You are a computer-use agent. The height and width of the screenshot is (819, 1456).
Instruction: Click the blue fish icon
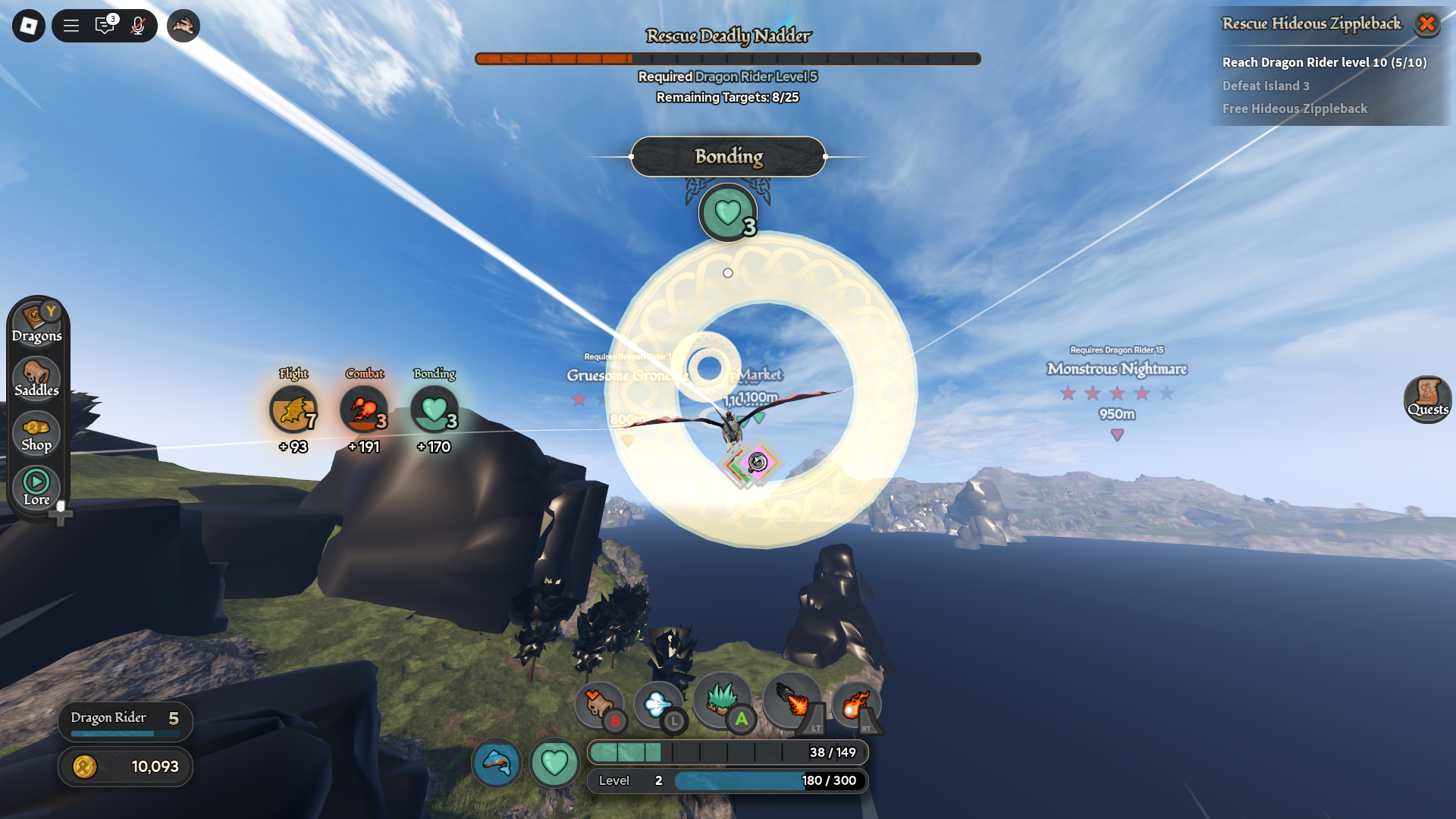[497, 762]
